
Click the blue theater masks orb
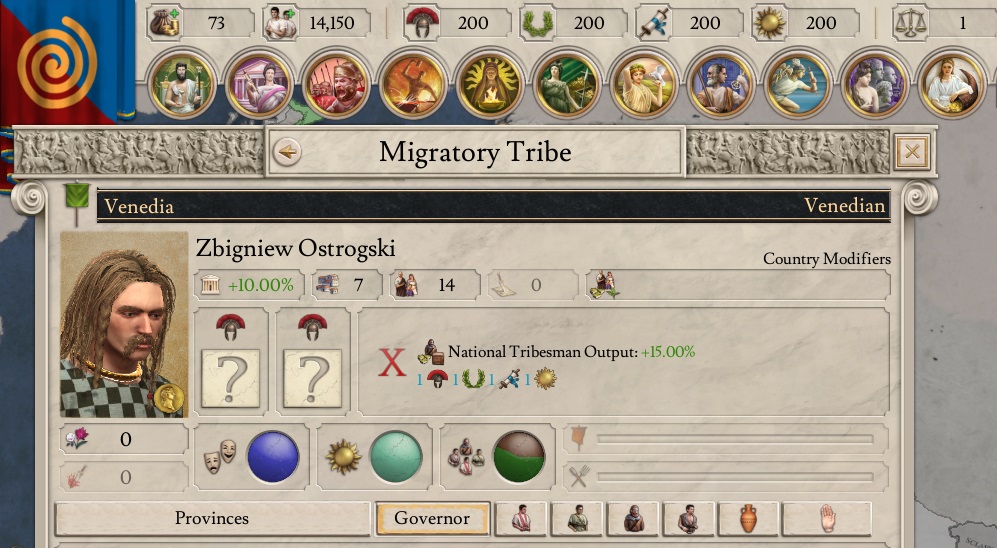click(273, 456)
